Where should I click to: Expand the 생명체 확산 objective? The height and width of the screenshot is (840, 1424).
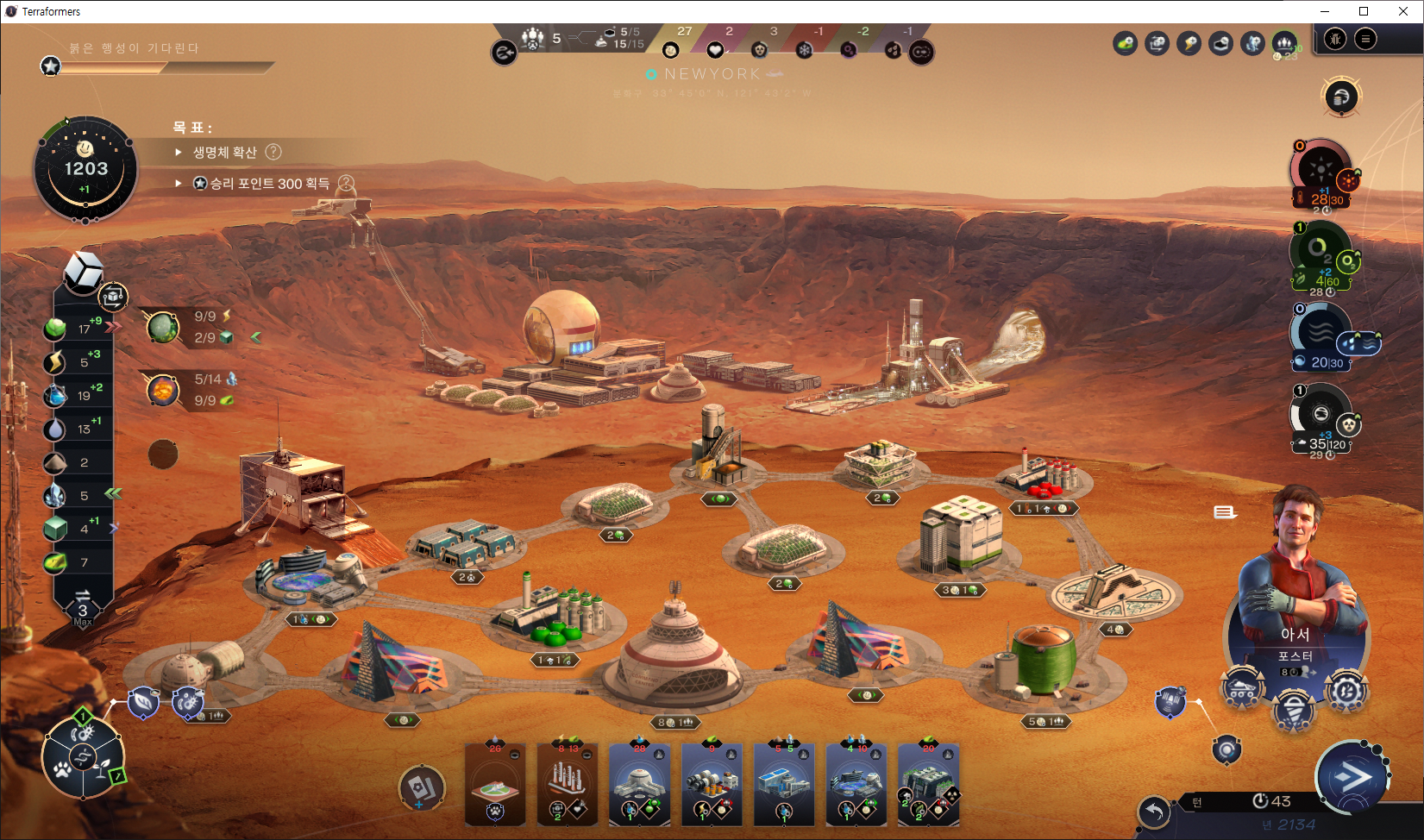coord(179,153)
